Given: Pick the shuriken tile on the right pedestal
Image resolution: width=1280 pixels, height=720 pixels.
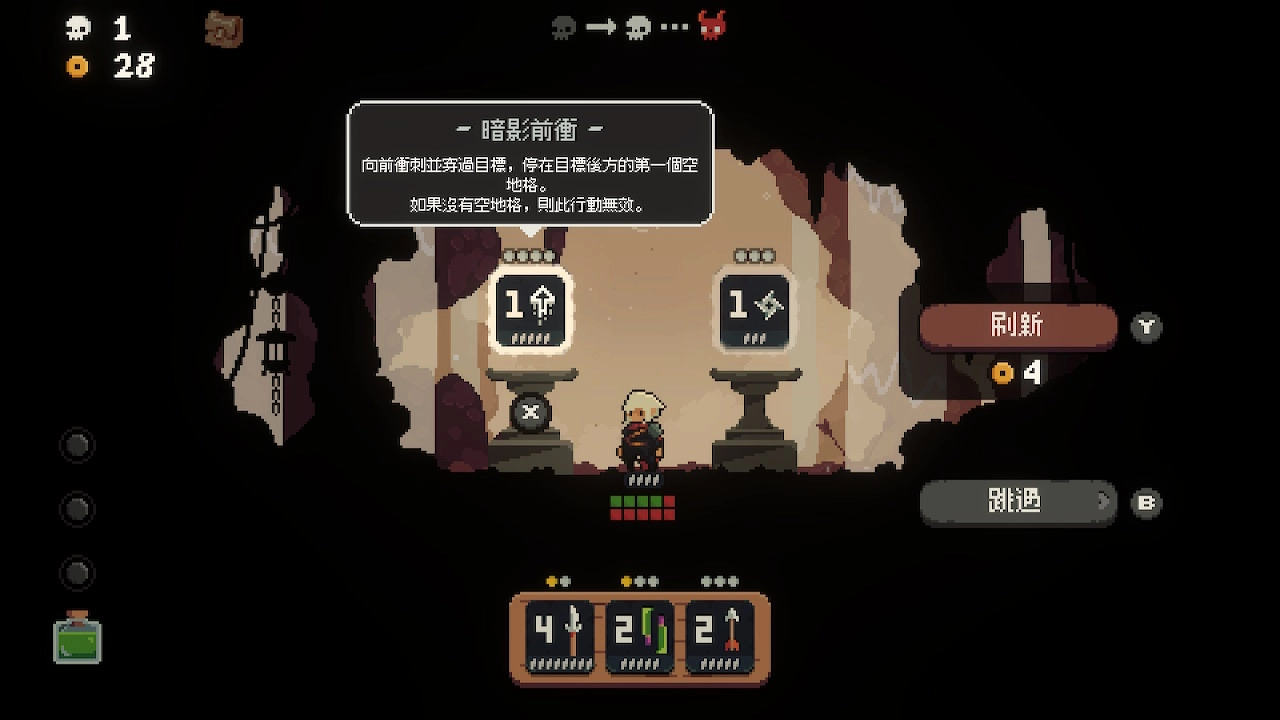Looking at the screenshot, I should coord(757,309).
